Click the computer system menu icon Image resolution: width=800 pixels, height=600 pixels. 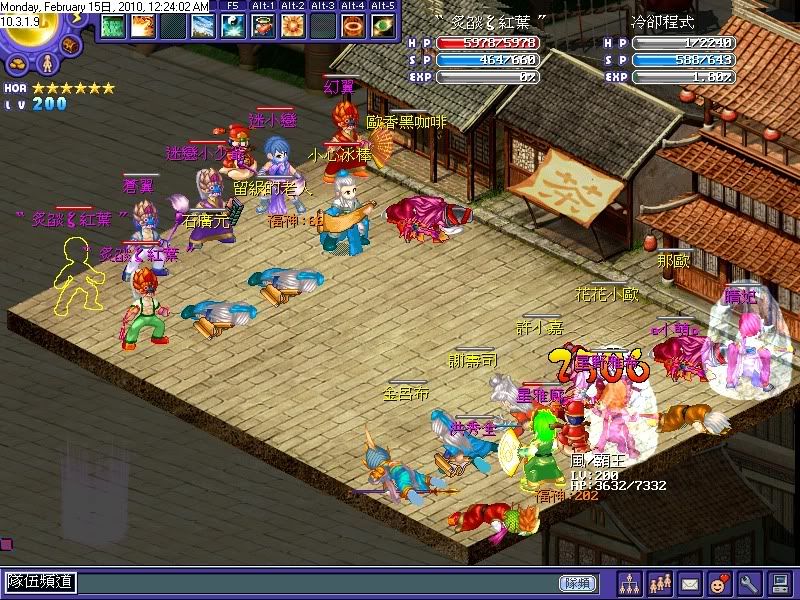779,582
